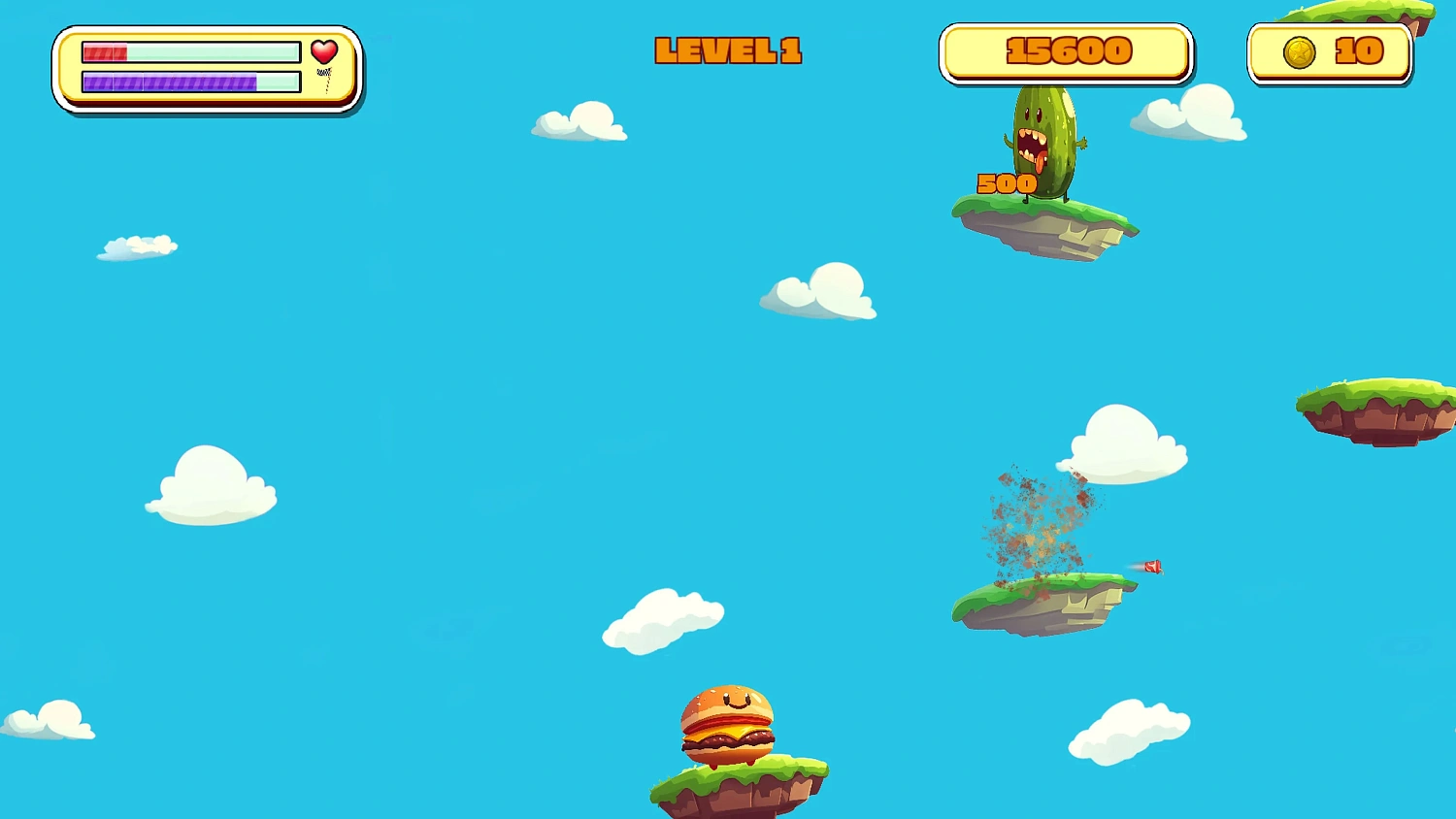Click the red heart health icon
The height and width of the screenshot is (819, 1456).
pyautogui.click(x=324, y=51)
